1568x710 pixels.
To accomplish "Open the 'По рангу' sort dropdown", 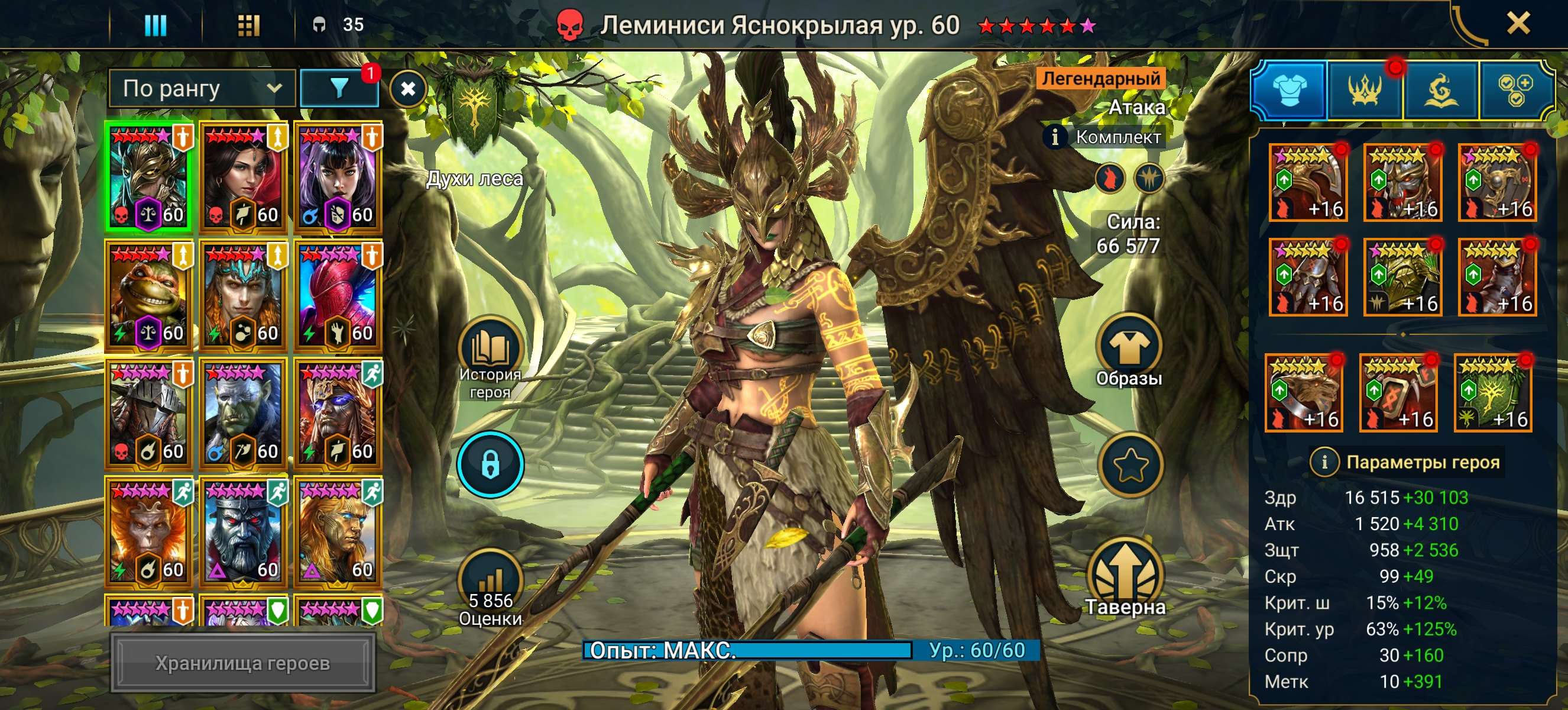I will click(x=202, y=89).
